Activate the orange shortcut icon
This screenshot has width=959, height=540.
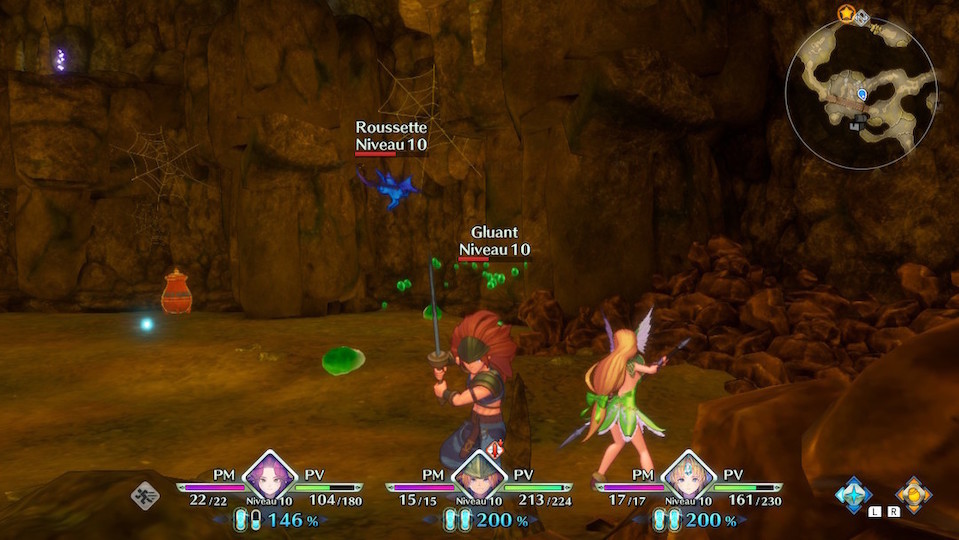912,494
